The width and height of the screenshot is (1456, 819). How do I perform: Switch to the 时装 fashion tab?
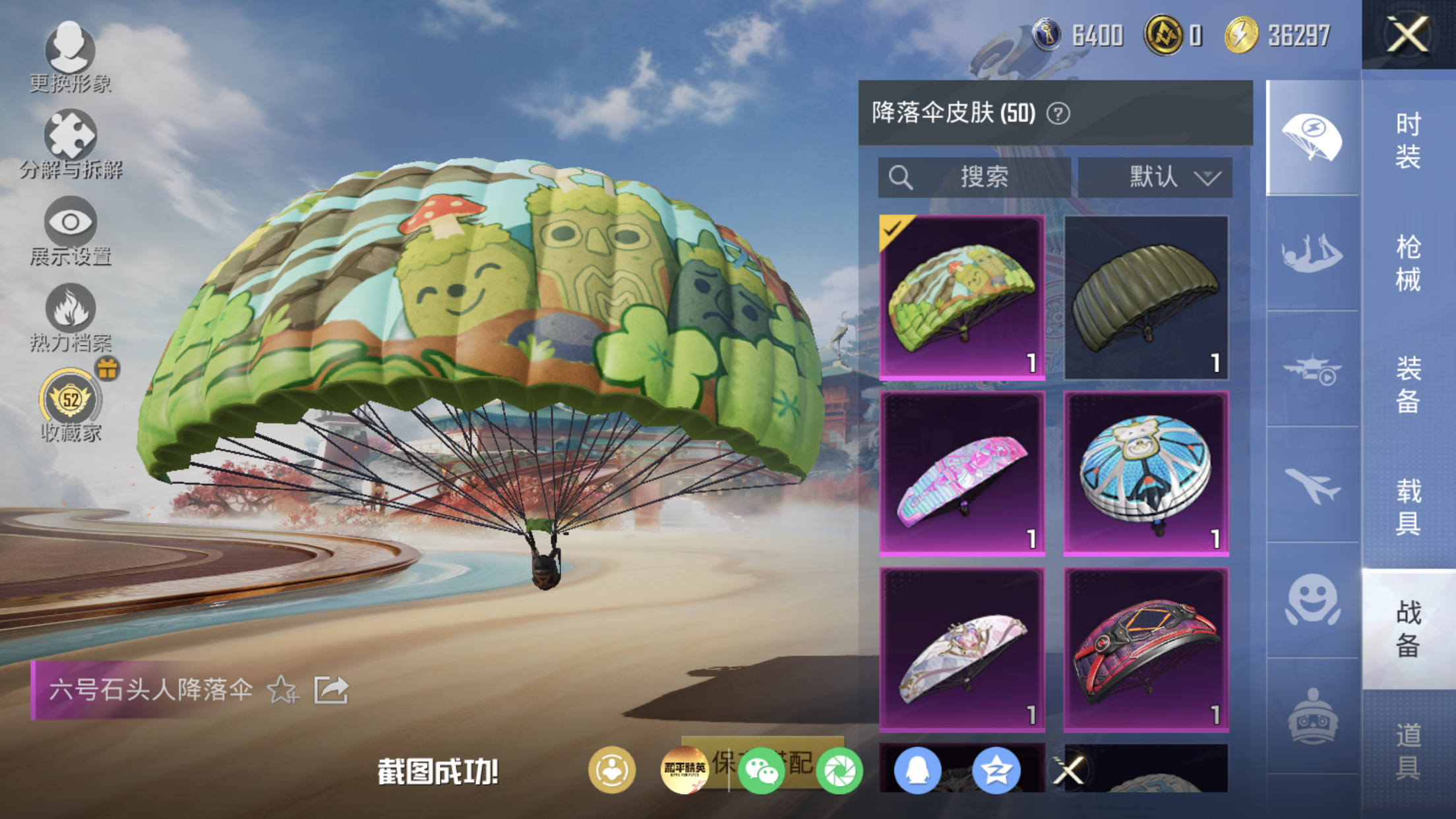click(1408, 140)
